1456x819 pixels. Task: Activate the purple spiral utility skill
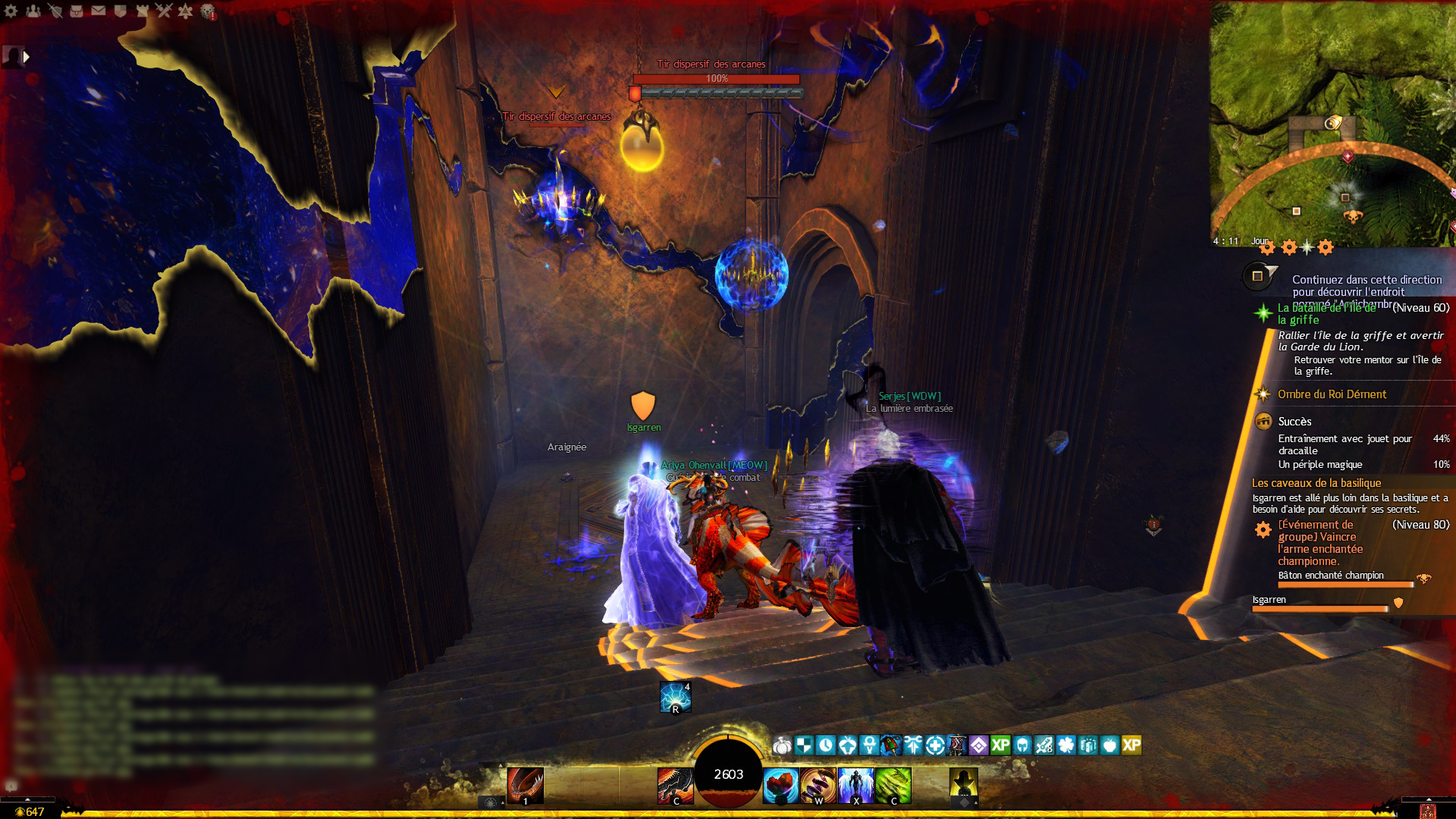[x=818, y=785]
